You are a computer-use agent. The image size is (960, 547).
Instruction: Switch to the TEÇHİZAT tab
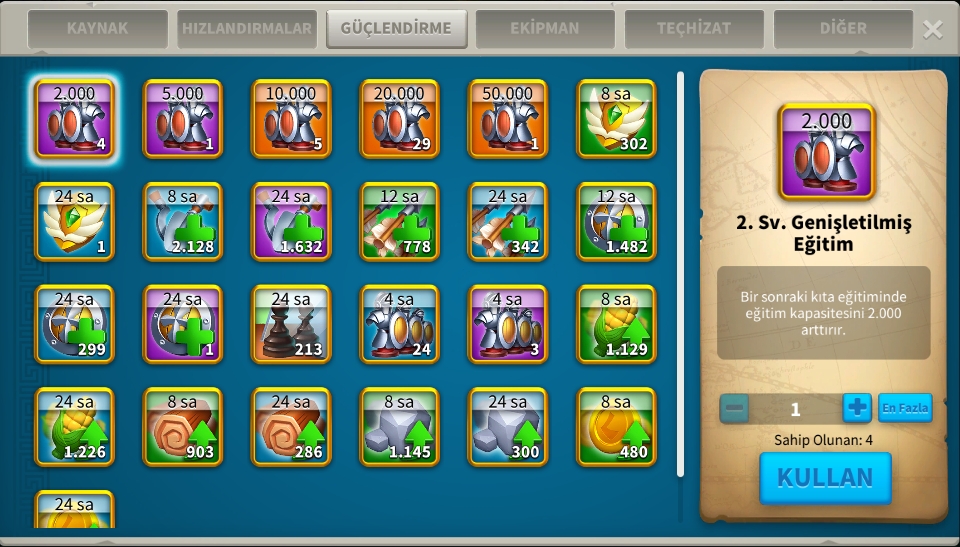tap(694, 28)
